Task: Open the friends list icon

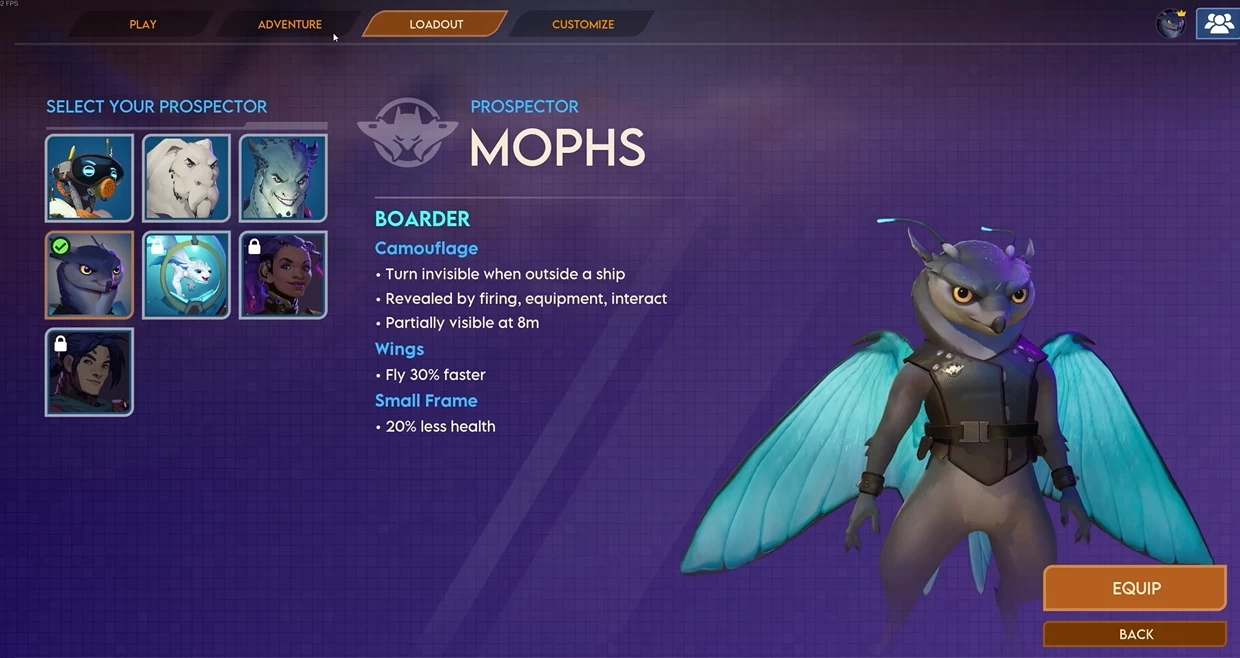Action: [1218, 24]
